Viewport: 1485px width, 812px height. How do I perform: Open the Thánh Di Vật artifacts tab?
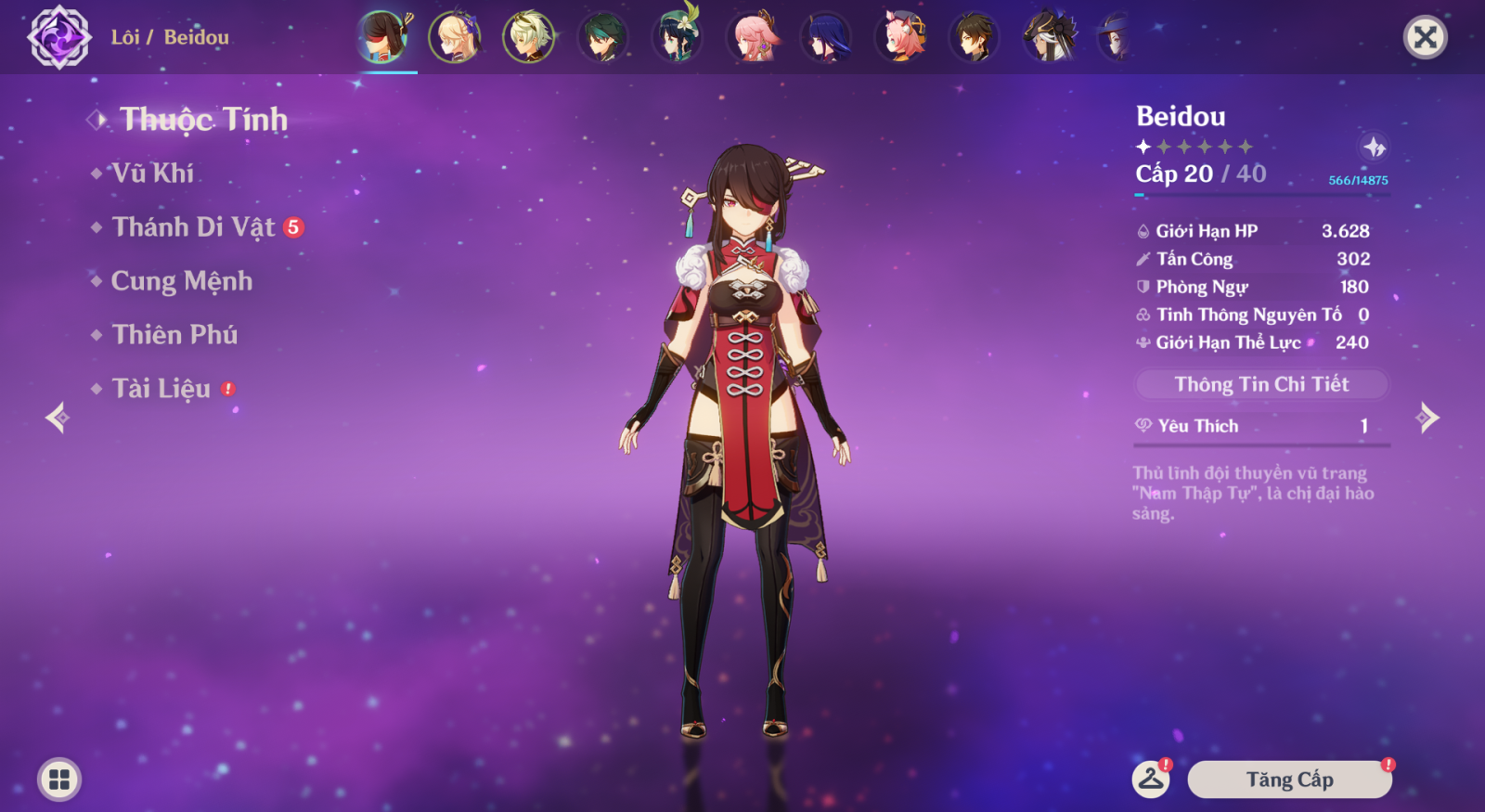[193, 227]
